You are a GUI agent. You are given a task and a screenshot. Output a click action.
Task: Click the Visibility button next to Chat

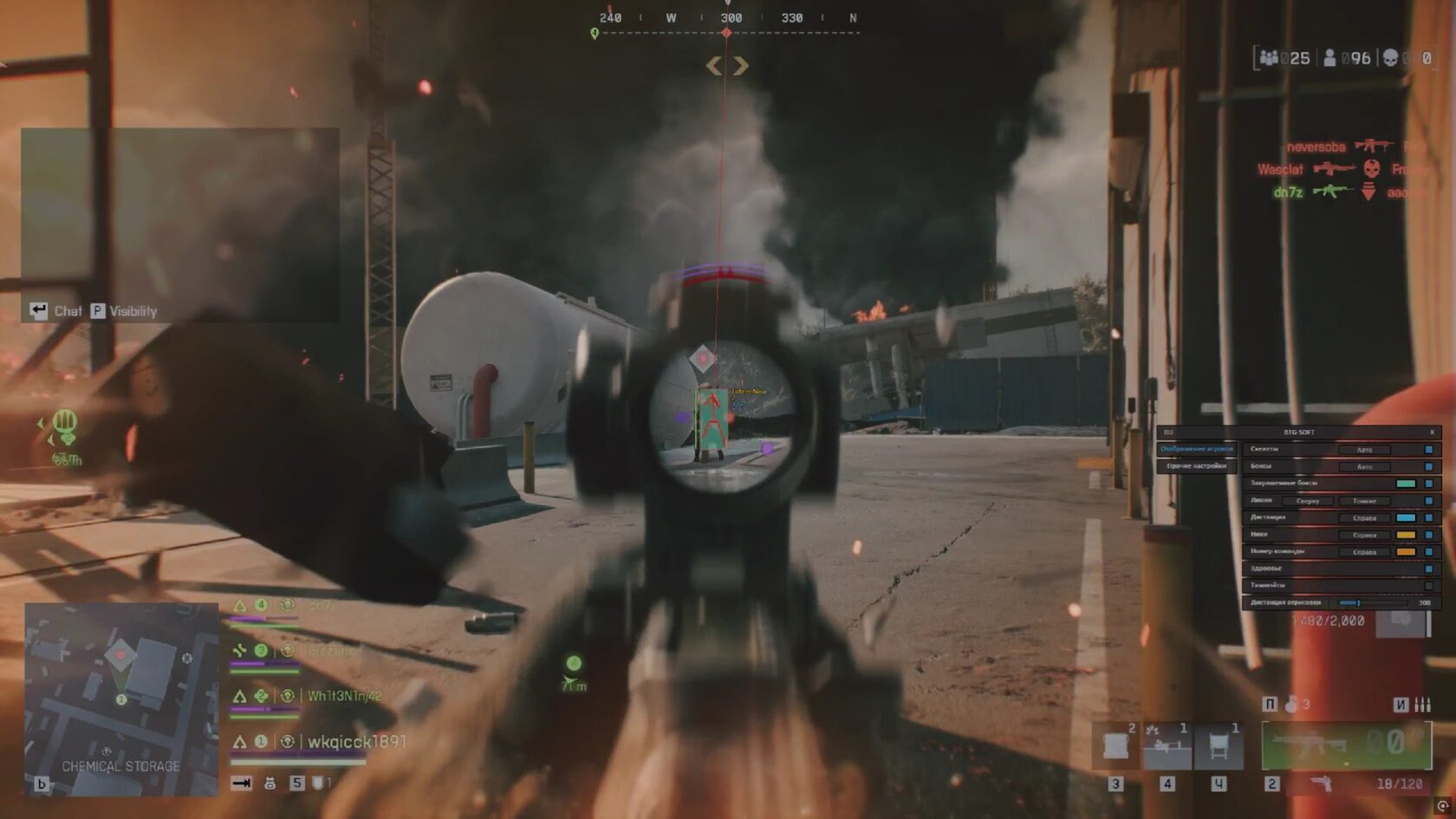tap(126, 311)
